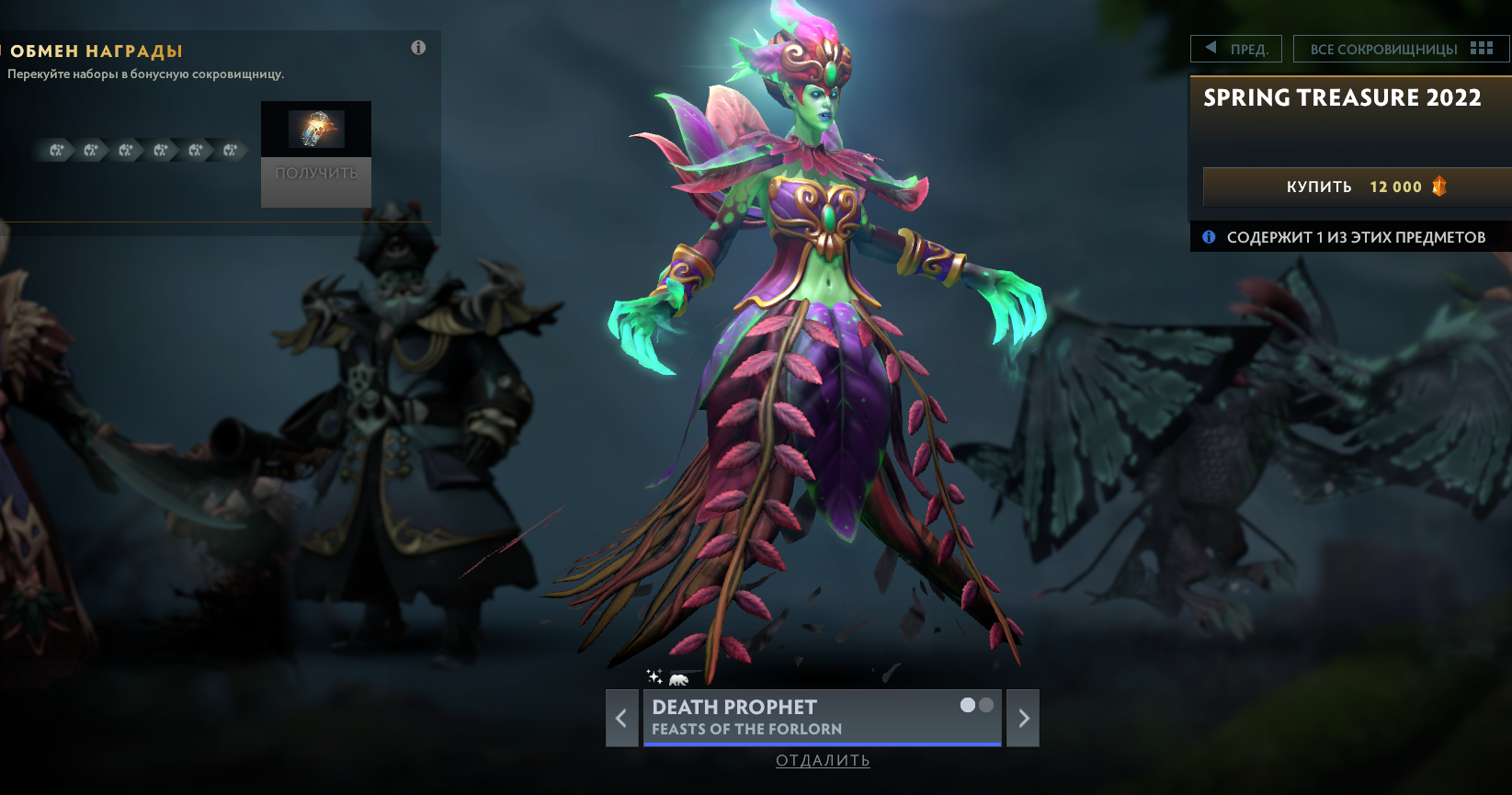This screenshot has height=795, width=1512.
Task: Open the reward exchange info tooltip icon
Action: coord(418,47)
